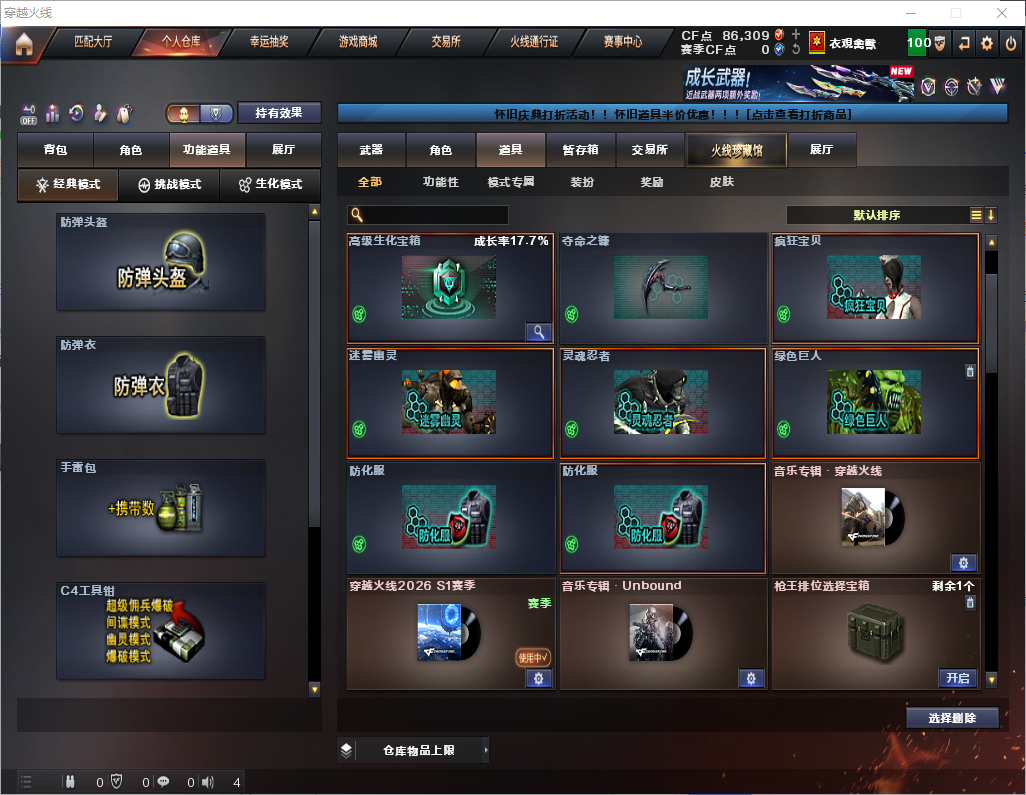Viewport: 1026px width, 795px height.
Task: Open the 默认排序 sort dropdown
Action: 875,215
